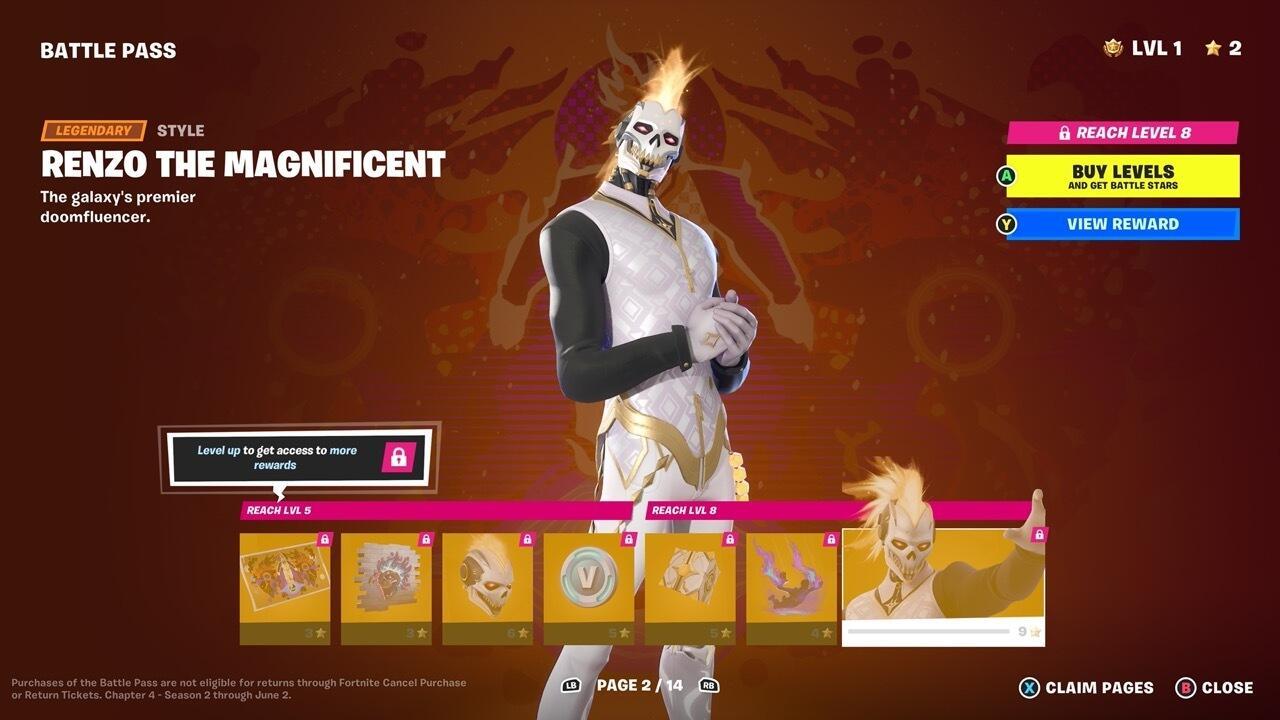Open View Reward
1280x720 pixels.
[x=1123, y=224]
